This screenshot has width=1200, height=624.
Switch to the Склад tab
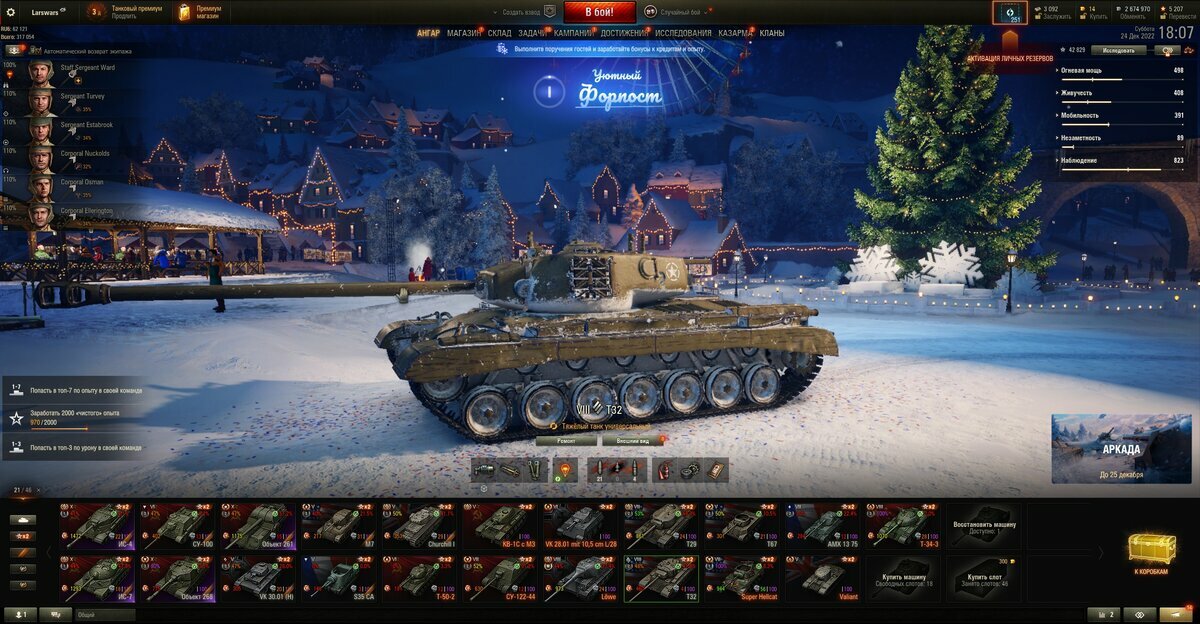pyautogui.click(x=500, y=33)
